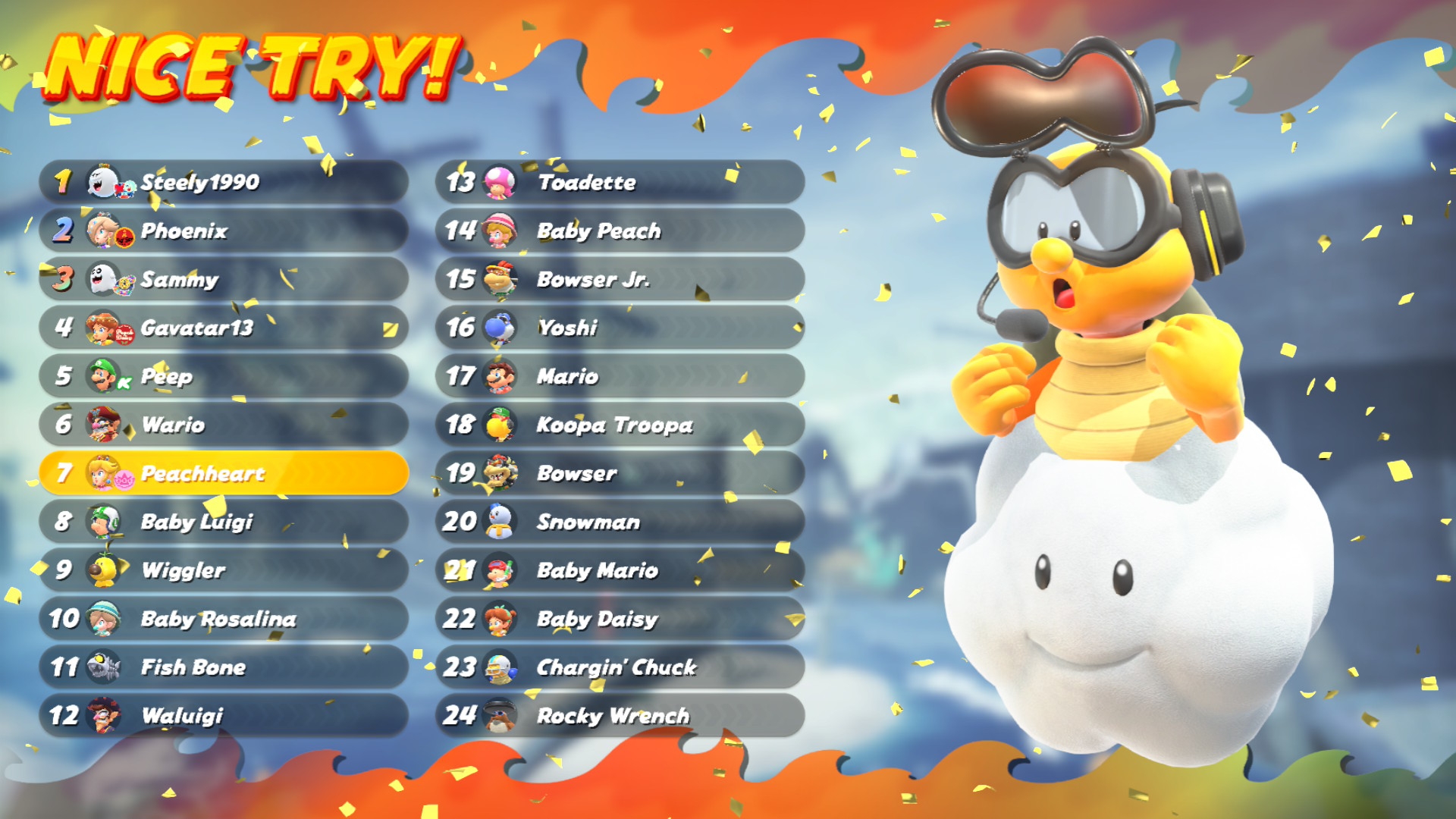Select the Koopa Troopa row
The image size is (1456, 819).
click(620, 425)
